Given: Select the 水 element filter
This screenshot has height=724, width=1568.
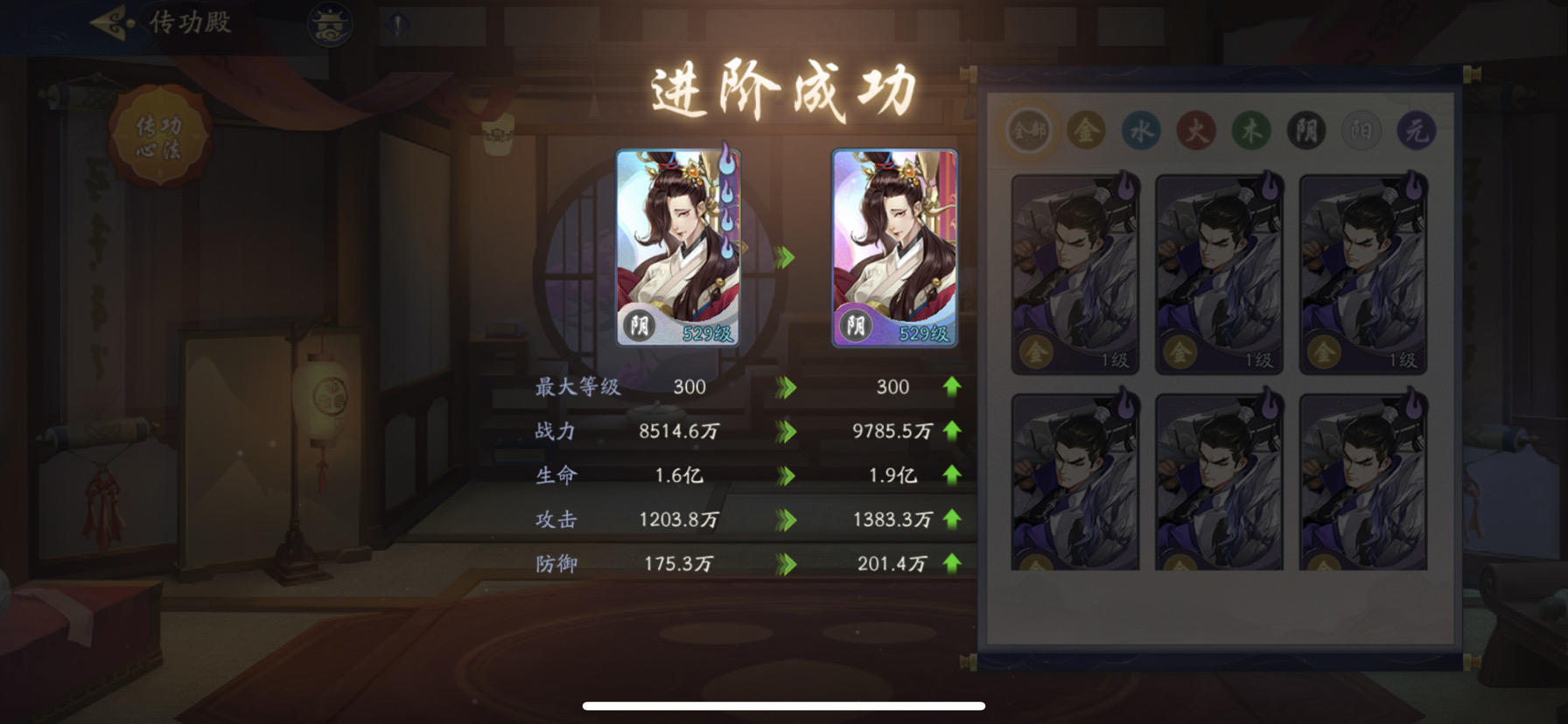Looking at the screenshot, I should click(1141, 129).
